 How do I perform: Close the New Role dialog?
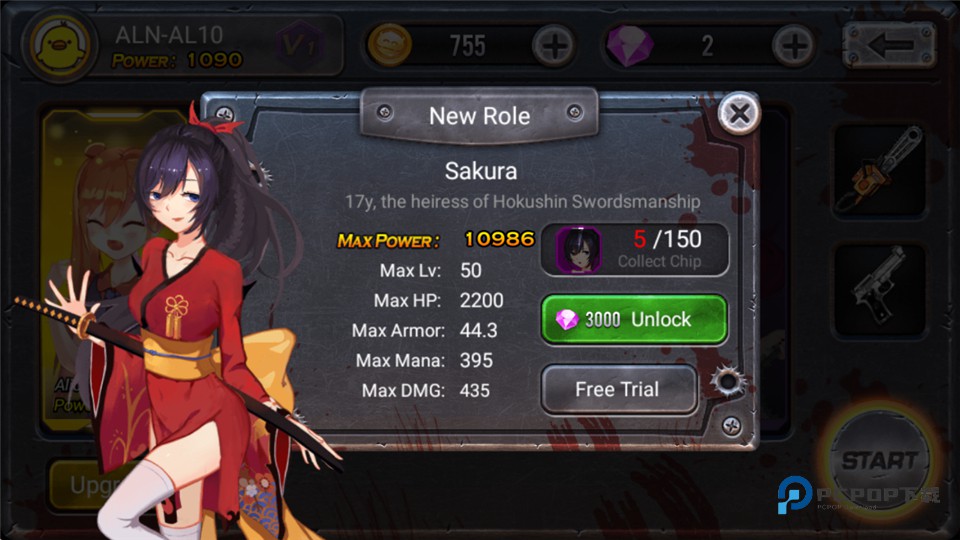point(739,114)
